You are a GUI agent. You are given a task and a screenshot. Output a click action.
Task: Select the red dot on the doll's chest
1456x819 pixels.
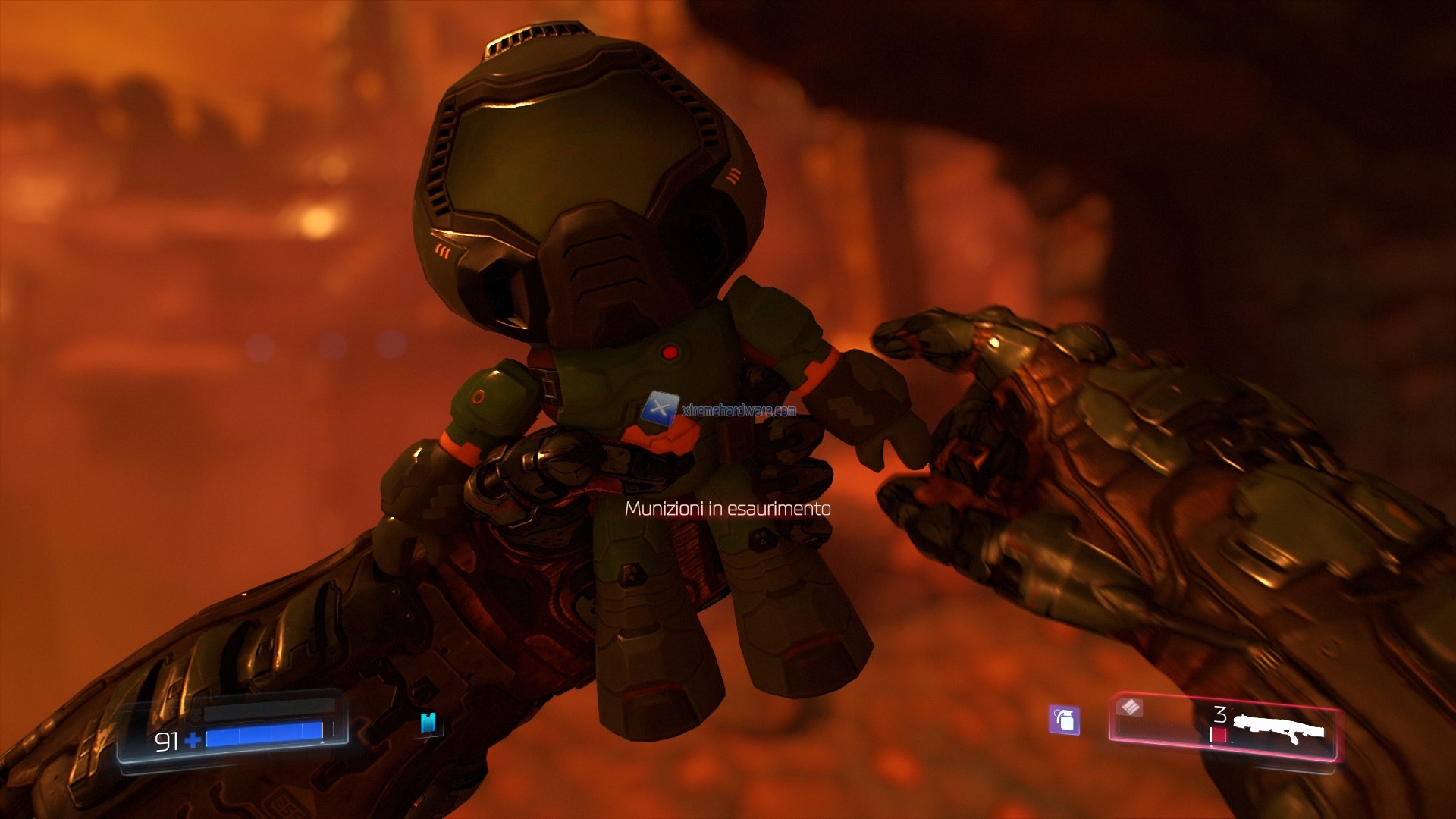coord(670,353)
